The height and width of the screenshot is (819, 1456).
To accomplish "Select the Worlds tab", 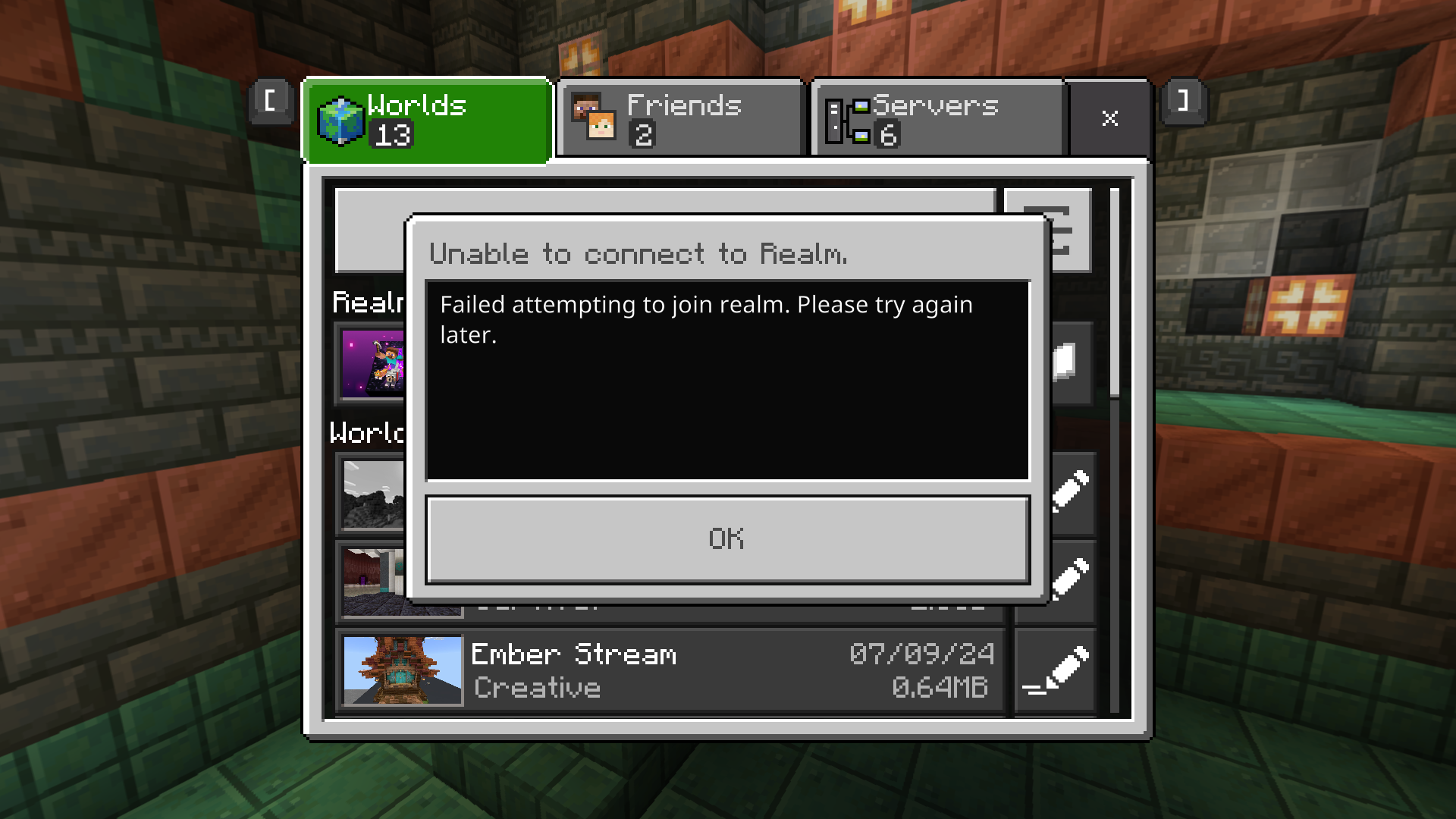I will (426, 120).
